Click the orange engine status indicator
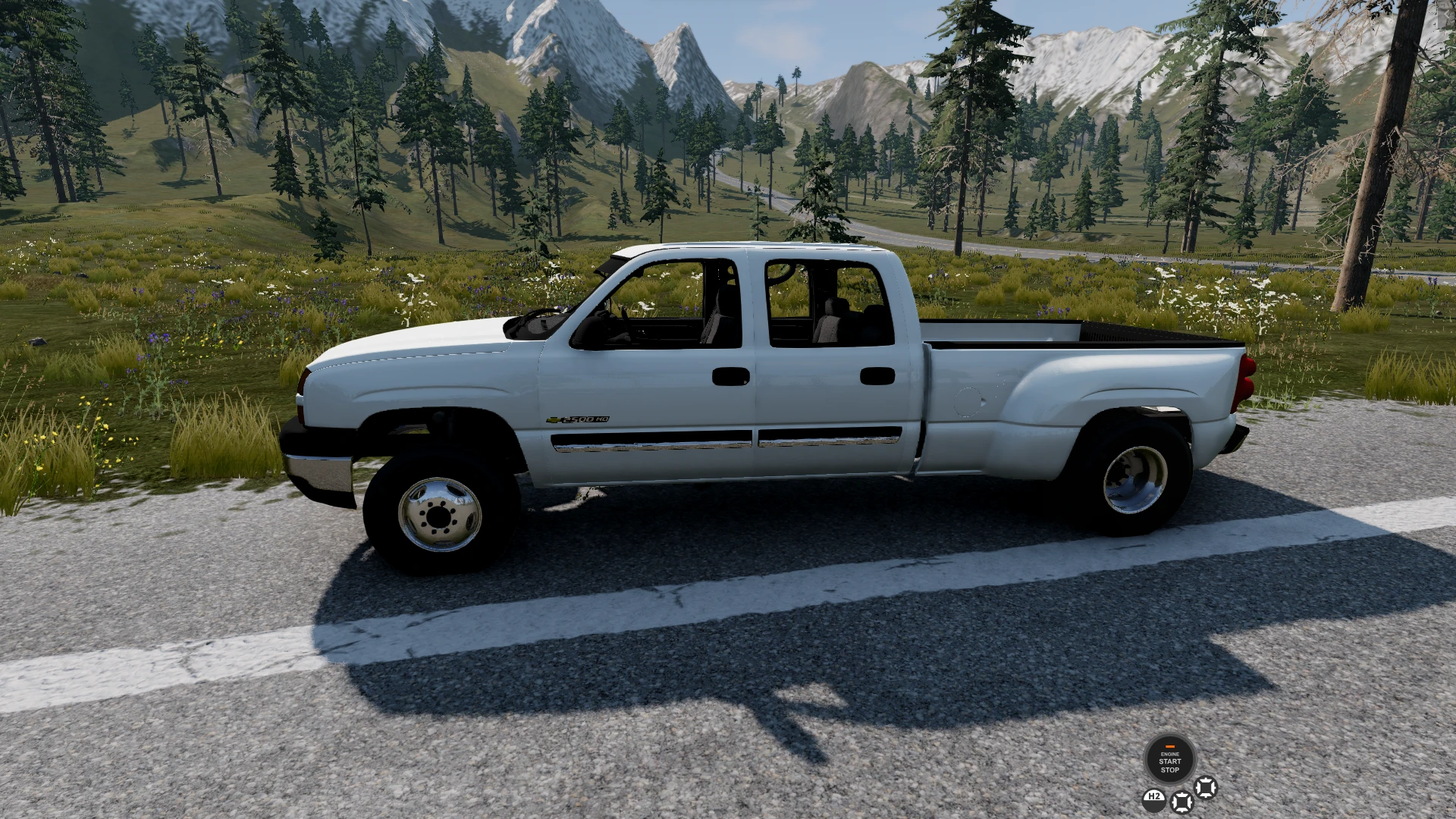Screen dimensions: 1456x819 pos(1170,746)
